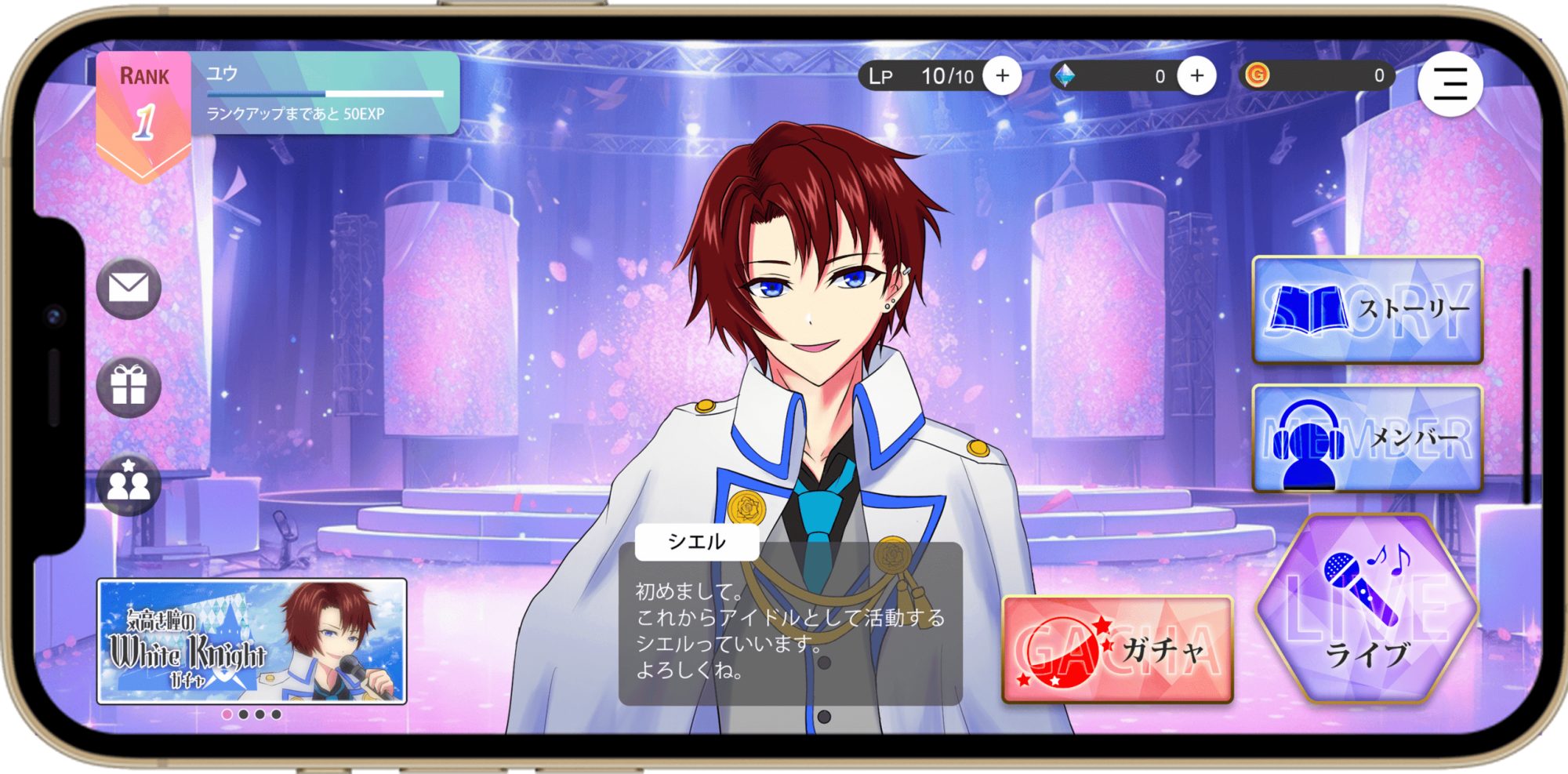Select the last banner page dot
1568x774 pixels.
pos(276,714)
